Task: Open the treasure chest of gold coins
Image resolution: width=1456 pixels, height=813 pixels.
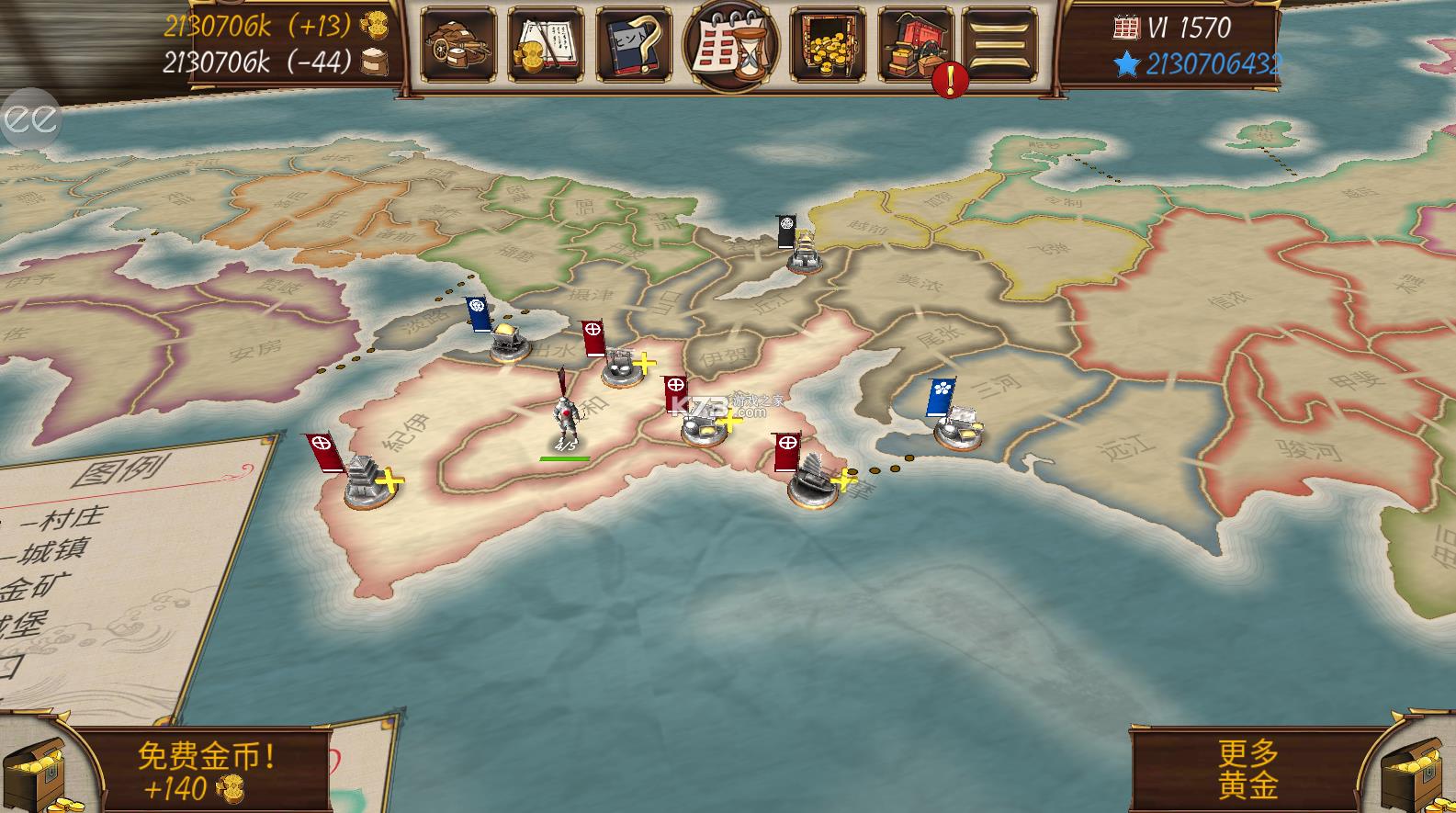Action: click(x=827, y=44)
